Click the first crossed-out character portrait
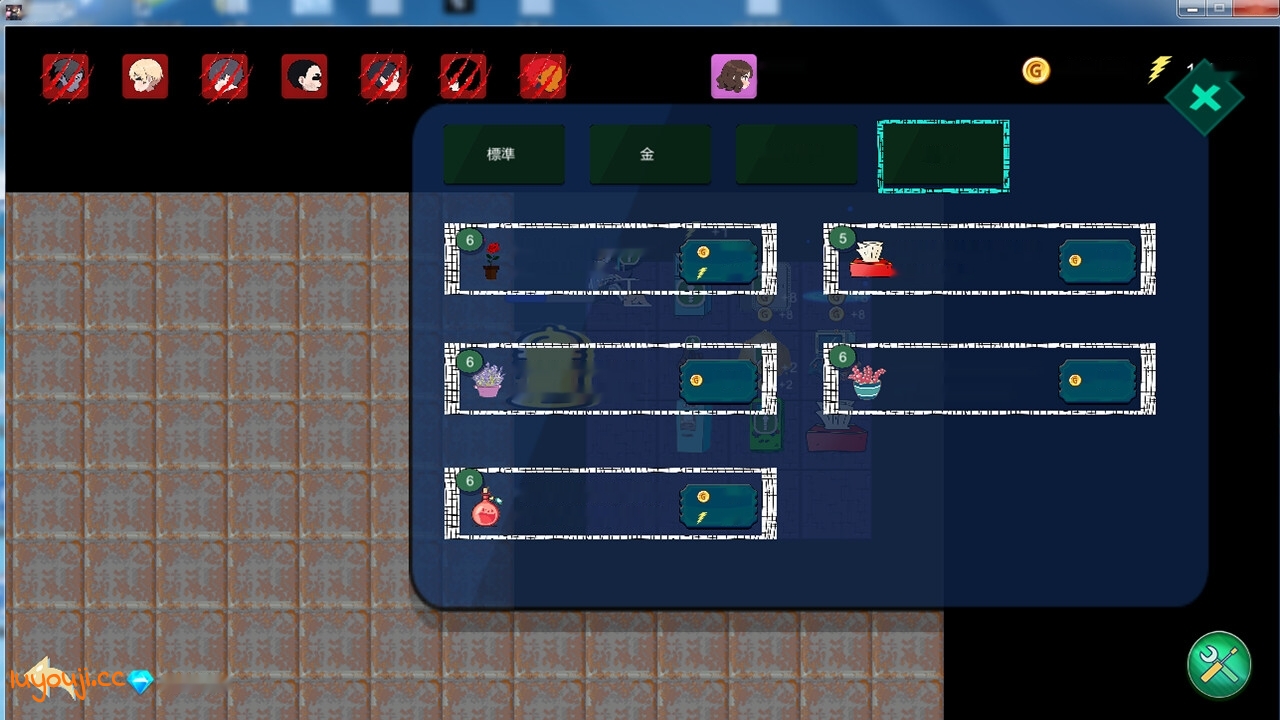 [65, 75]
